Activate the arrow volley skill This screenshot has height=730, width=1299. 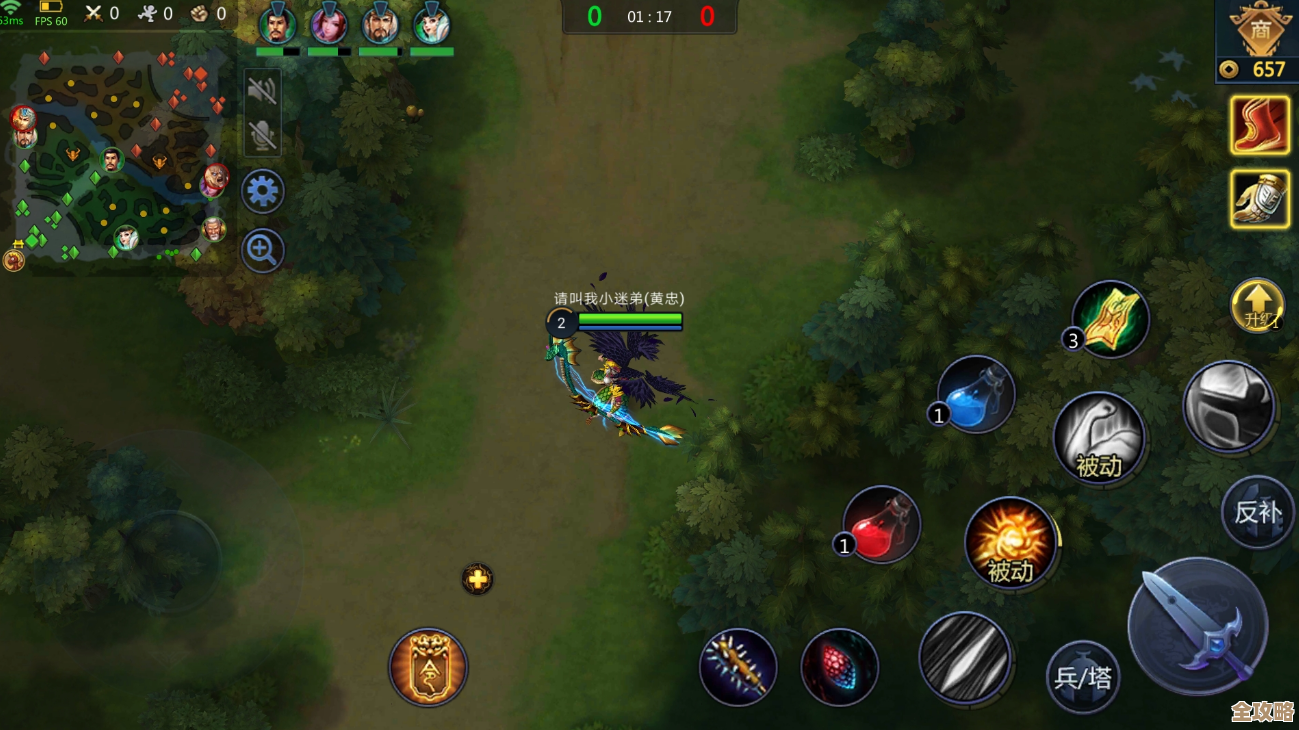coord(964,658)
